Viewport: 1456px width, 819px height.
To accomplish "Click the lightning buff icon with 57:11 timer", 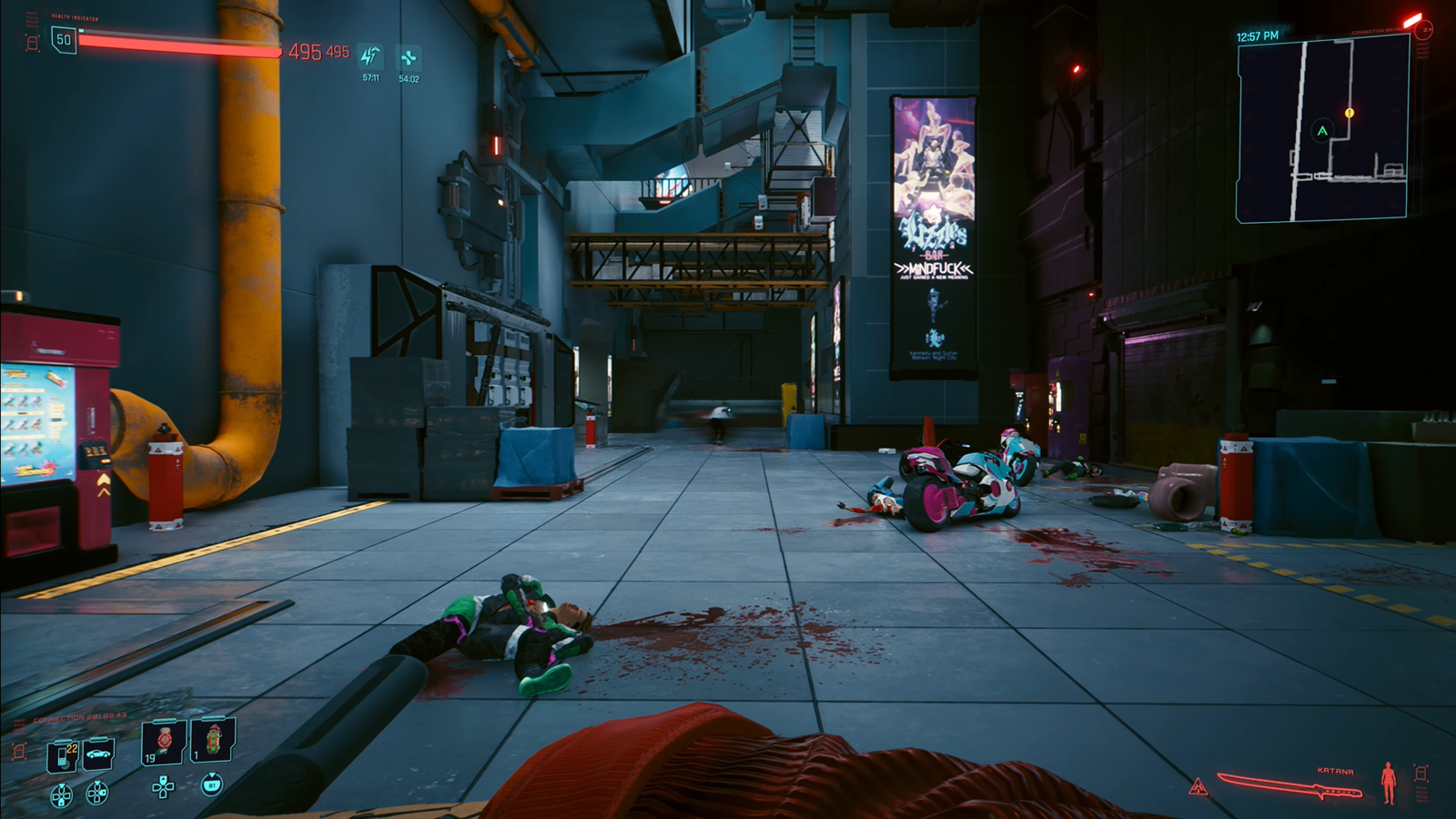I will [x=369, y=55].
